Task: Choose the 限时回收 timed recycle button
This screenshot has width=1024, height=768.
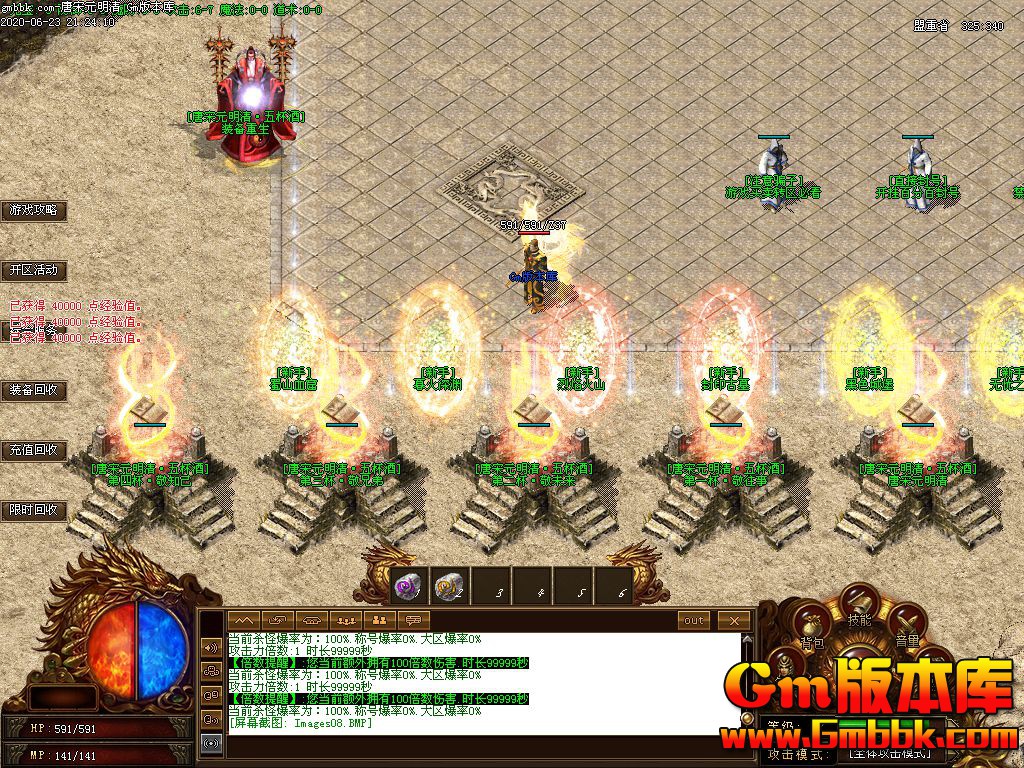Action: coord(34,510)
